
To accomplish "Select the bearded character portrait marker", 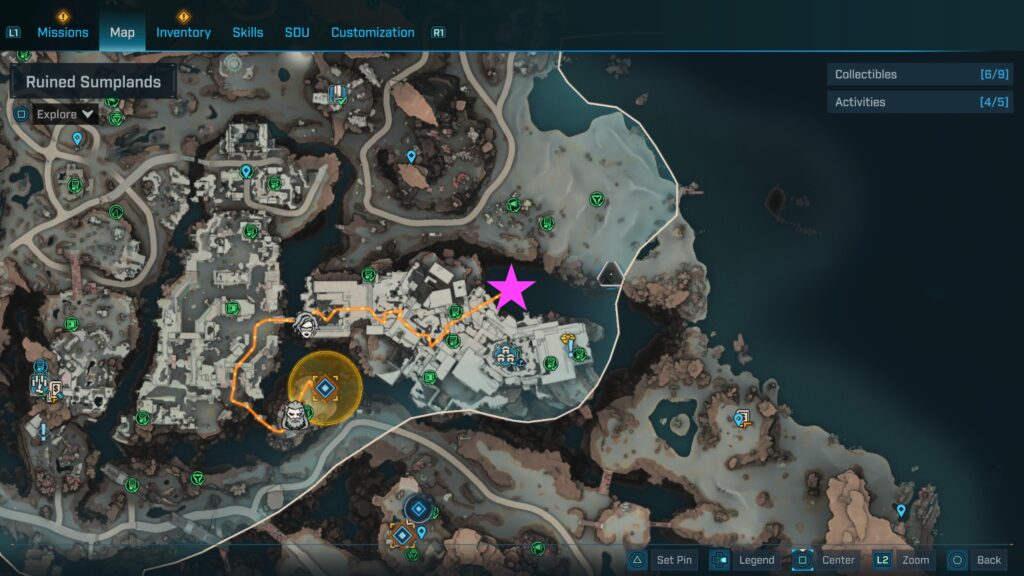I will pos(293,415).
